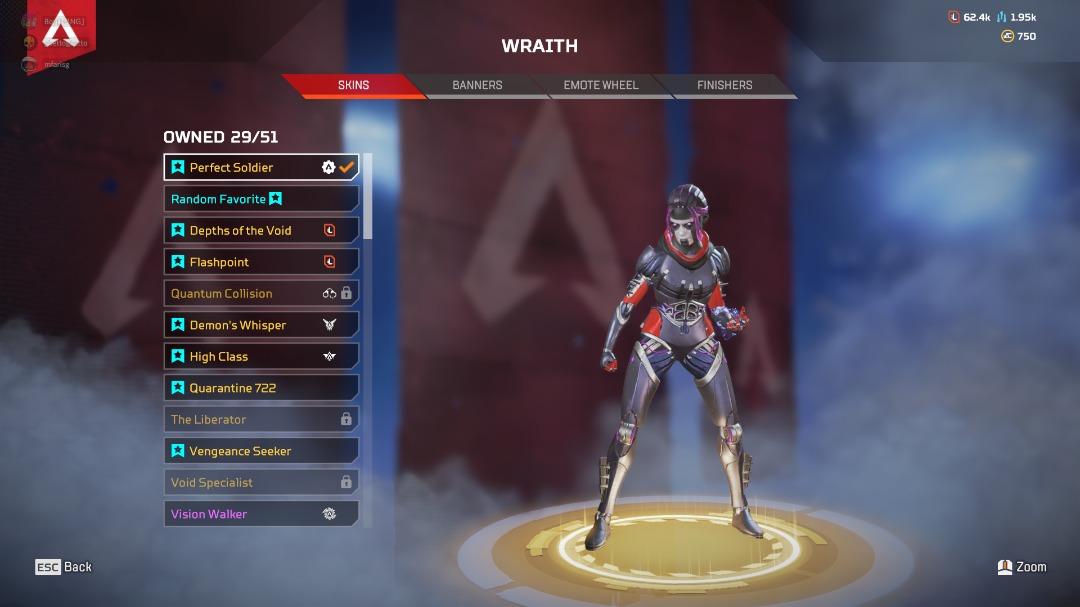Select the Depths of the Void skin
This screenshot has width=1080, height=607.
[x=261, y=230]
